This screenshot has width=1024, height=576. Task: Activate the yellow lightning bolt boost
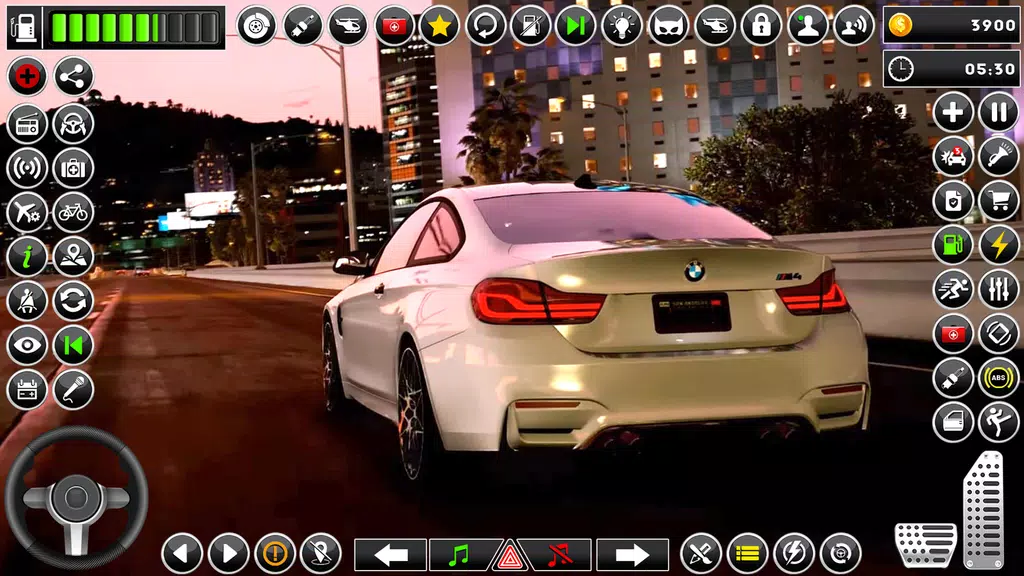click(x=998, y=245)
